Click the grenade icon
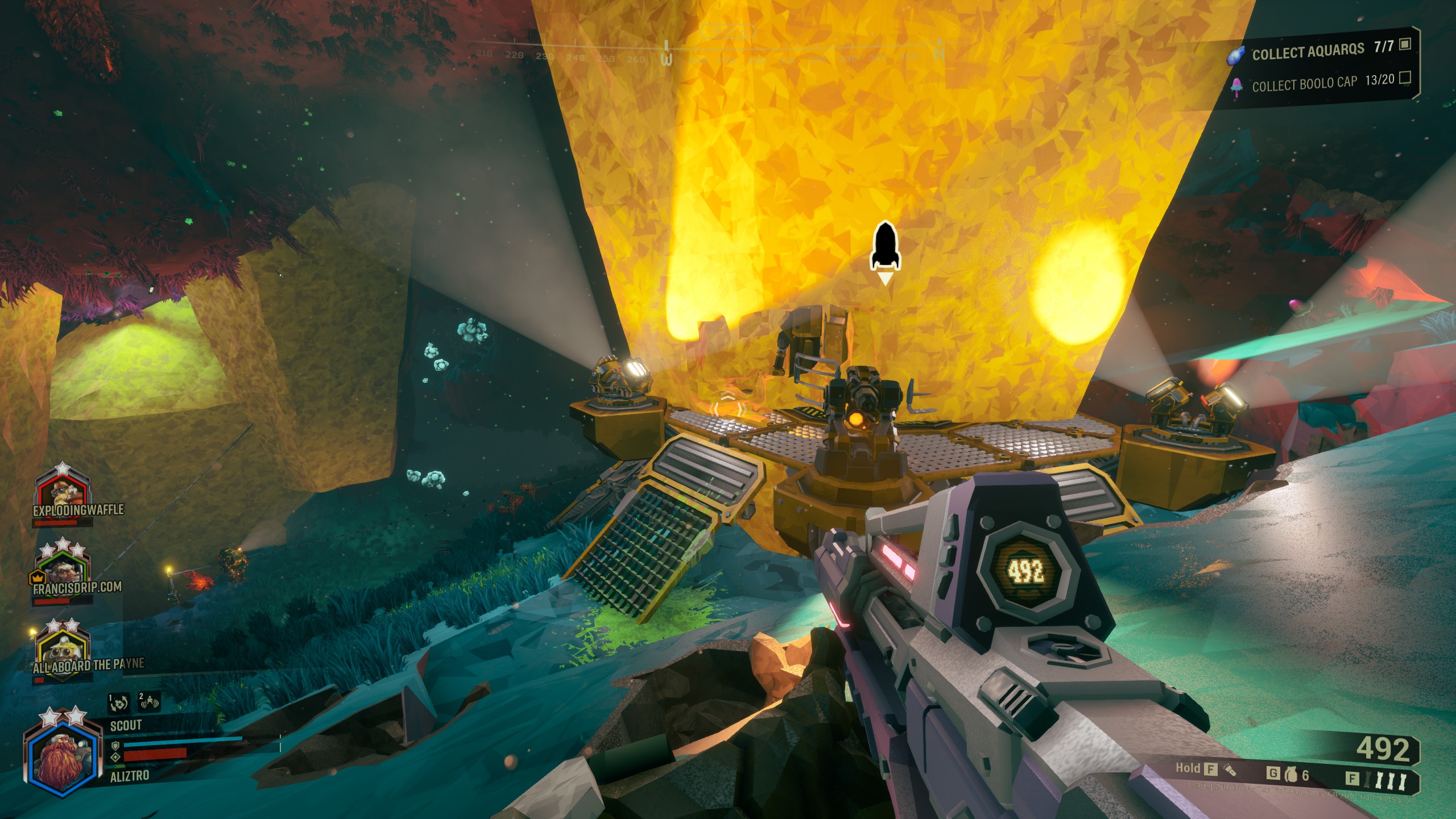1456x819 pixels. tap(1291, 775)
